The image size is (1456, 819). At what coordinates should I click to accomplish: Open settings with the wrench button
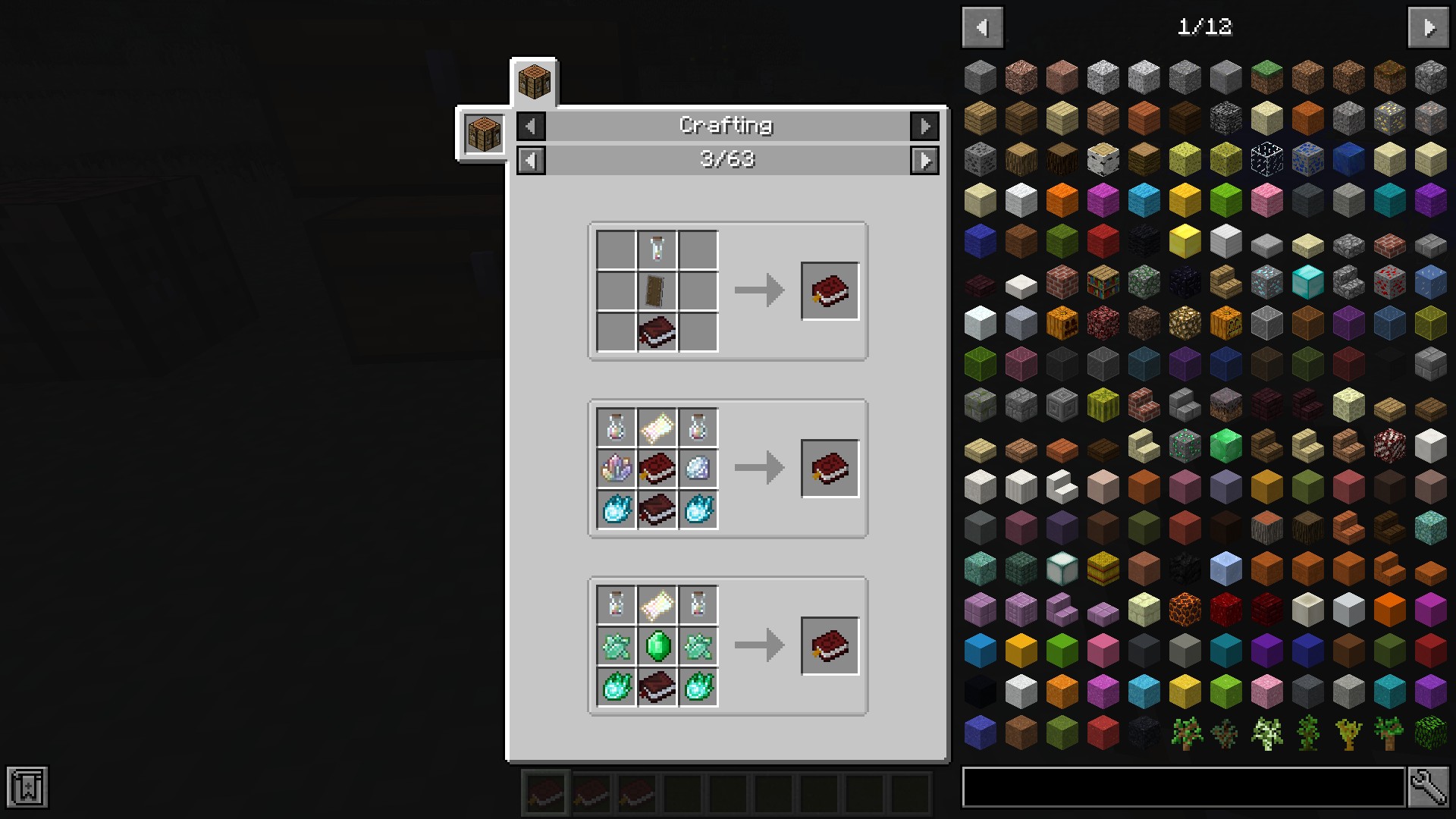(x=1428, y=786)
